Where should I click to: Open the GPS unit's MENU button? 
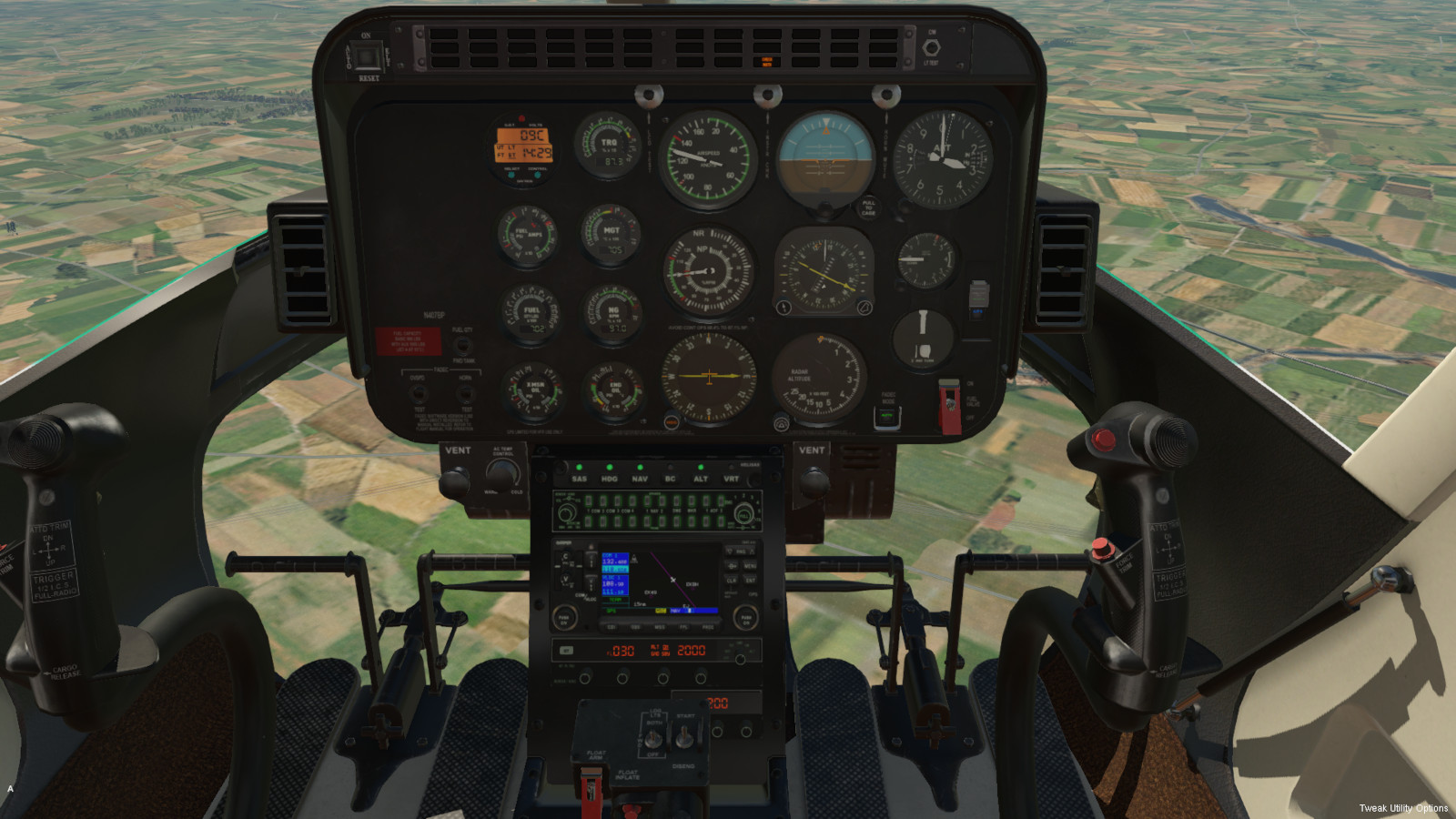click(751, 565)
